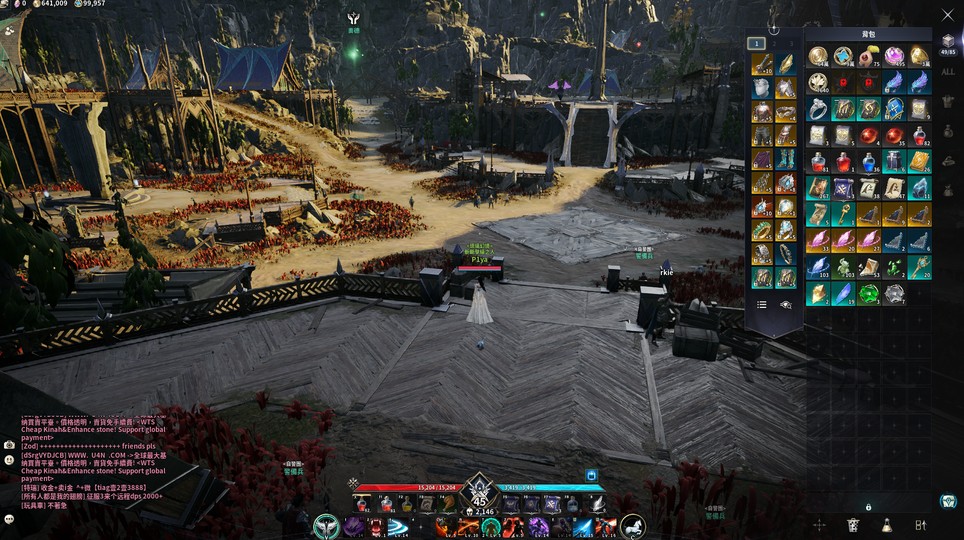Toggle the equipment eye visibility icon
Screen dimensions: 964x540
click(x=786, y=304)
